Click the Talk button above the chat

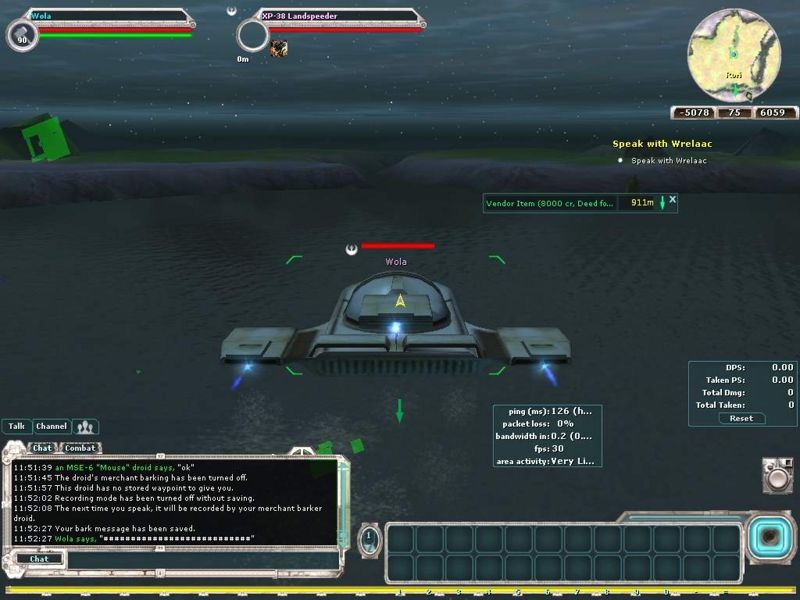[17, 426]
